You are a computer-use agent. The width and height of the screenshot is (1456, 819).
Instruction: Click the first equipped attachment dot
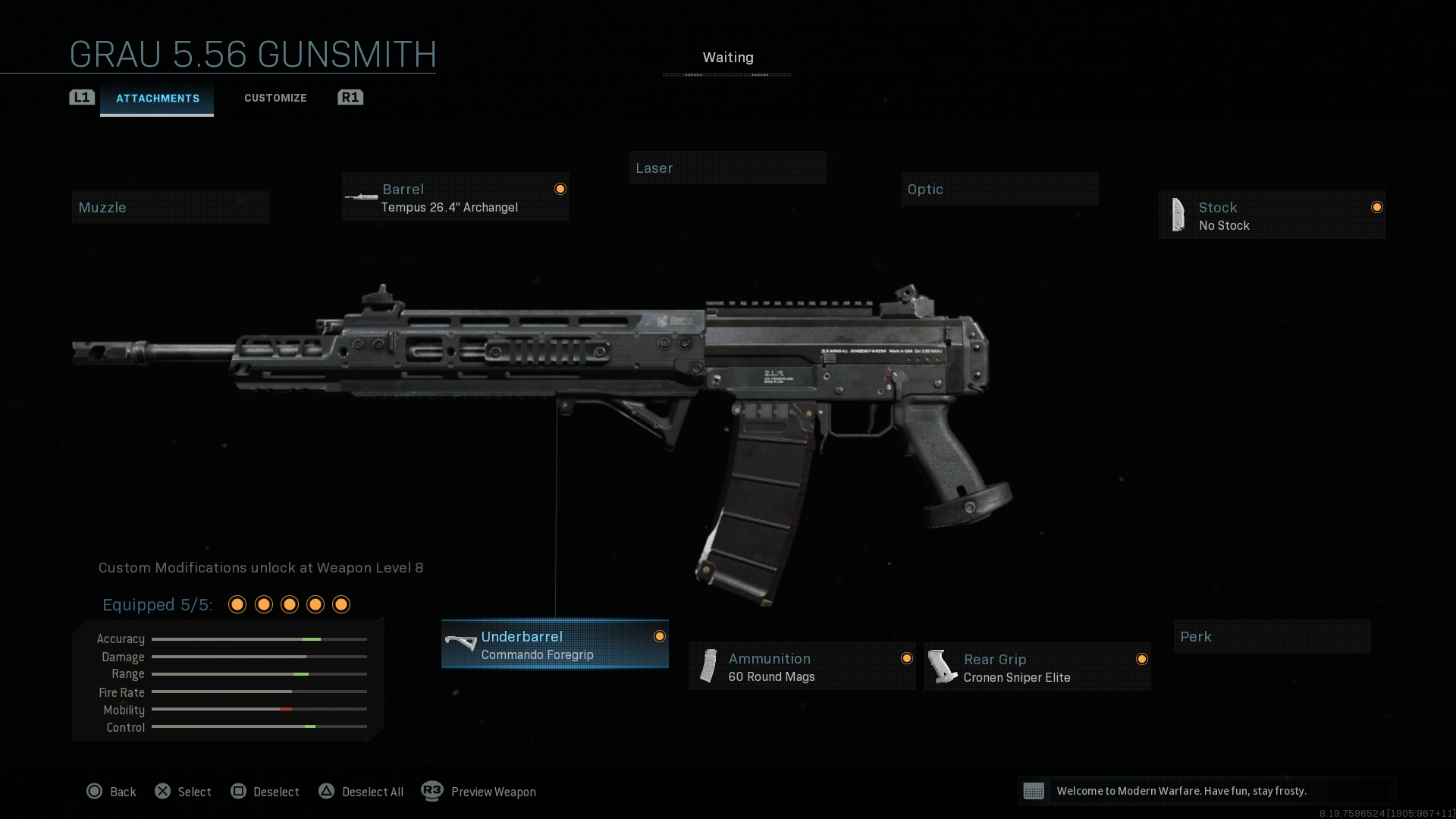(x=237, y=604)
